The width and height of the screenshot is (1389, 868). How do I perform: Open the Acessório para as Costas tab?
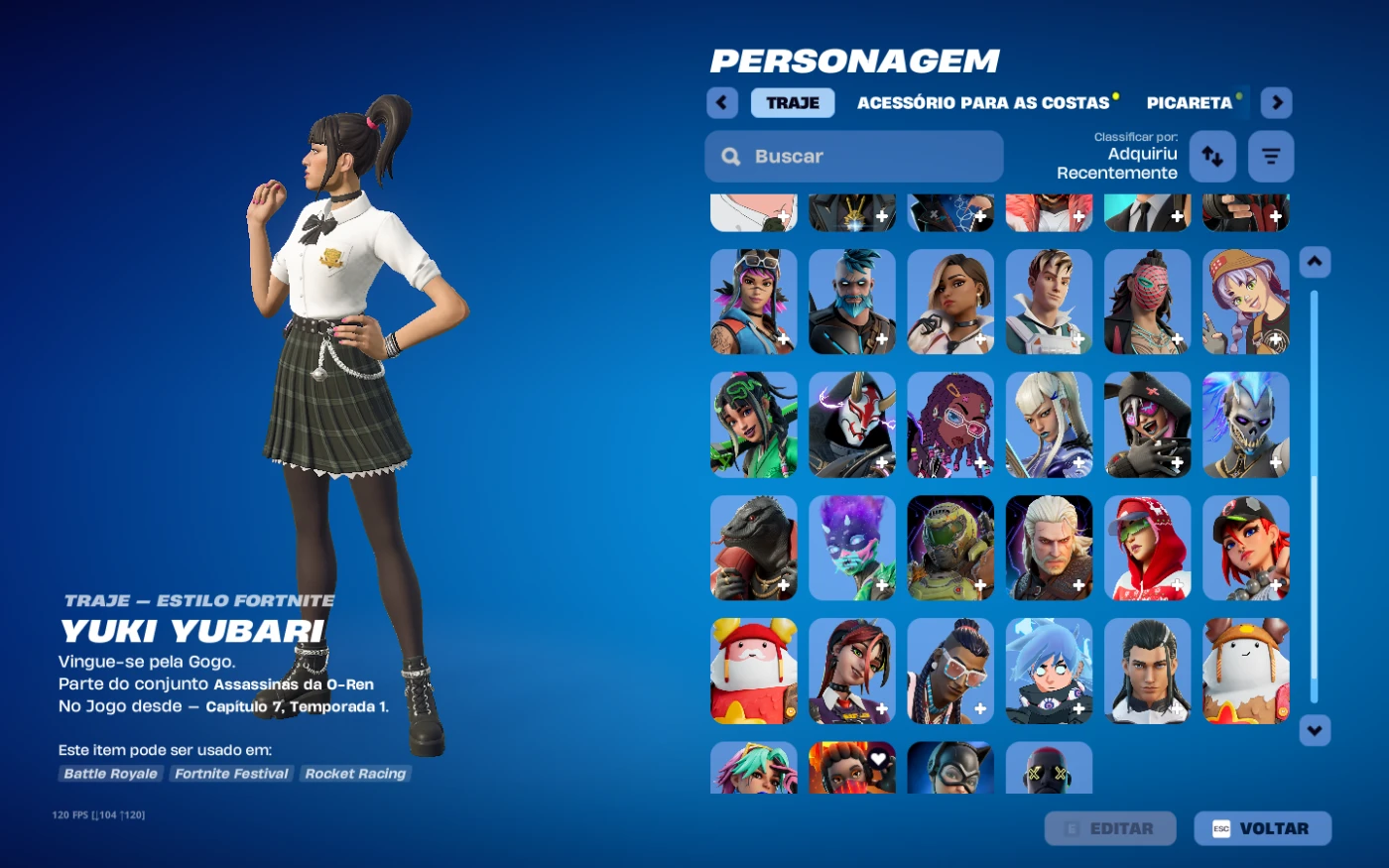(982, 103)
